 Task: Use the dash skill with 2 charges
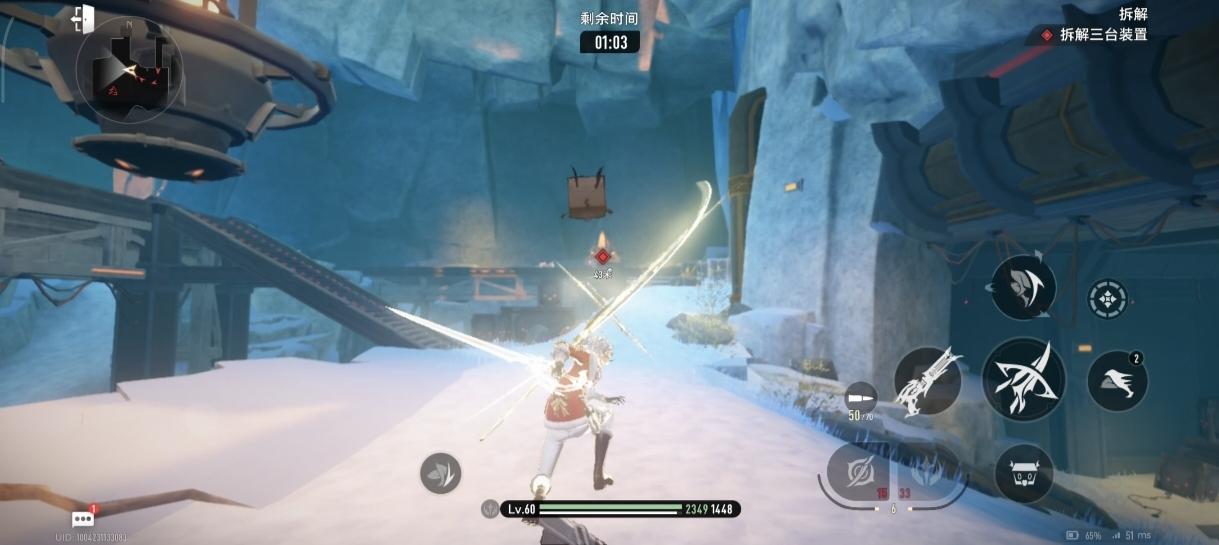pos(1116,381)
